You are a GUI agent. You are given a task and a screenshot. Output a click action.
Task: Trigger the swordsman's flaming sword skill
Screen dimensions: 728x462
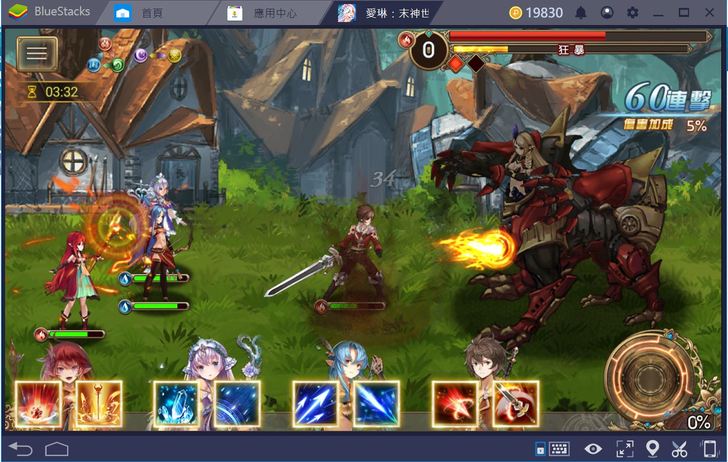515,404
